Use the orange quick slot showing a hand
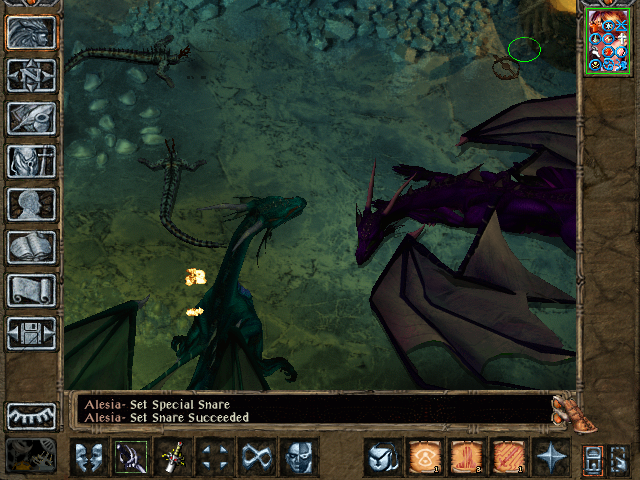 tap(466, 458)
